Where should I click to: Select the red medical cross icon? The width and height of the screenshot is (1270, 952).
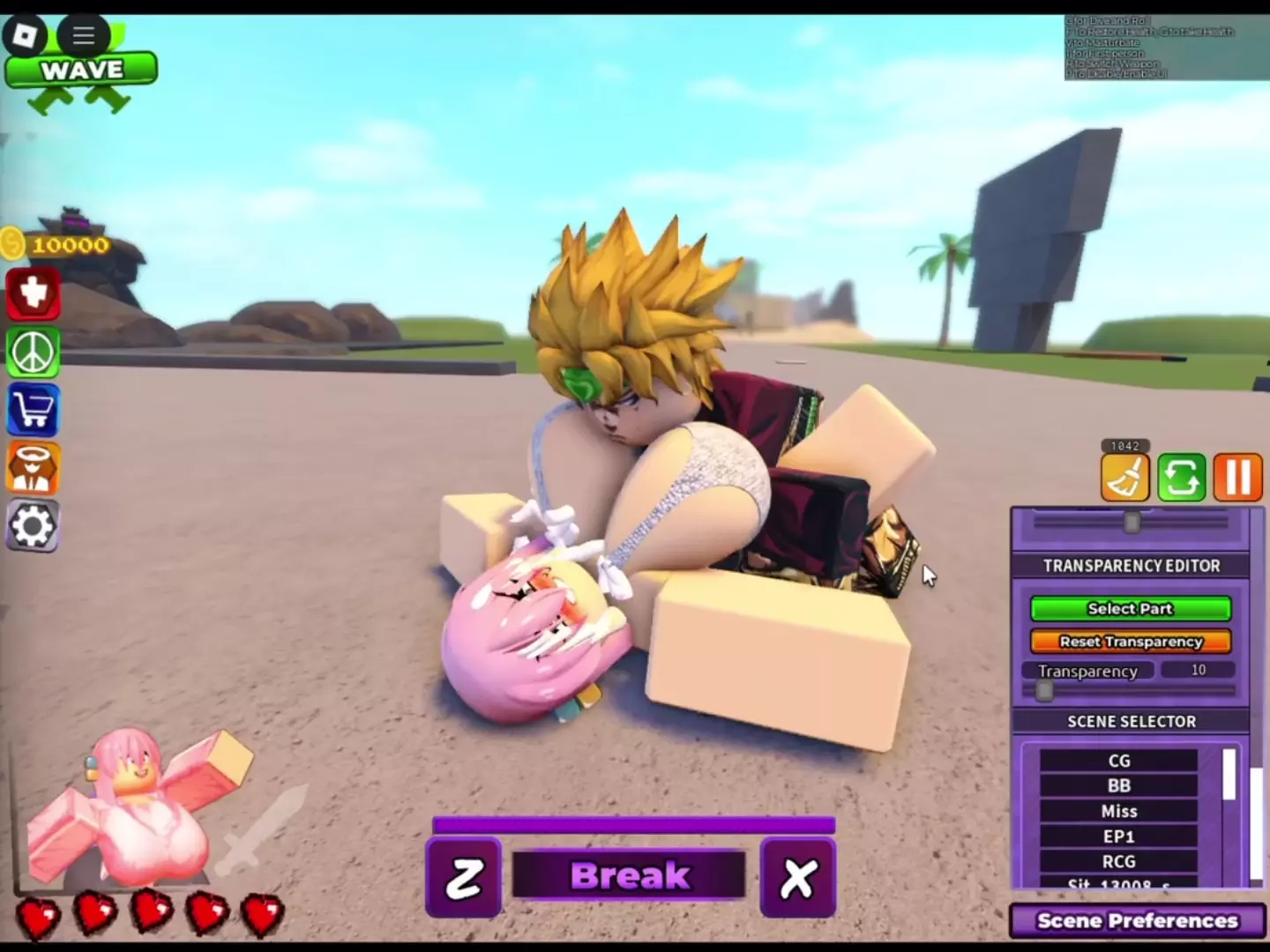point(34,293)
